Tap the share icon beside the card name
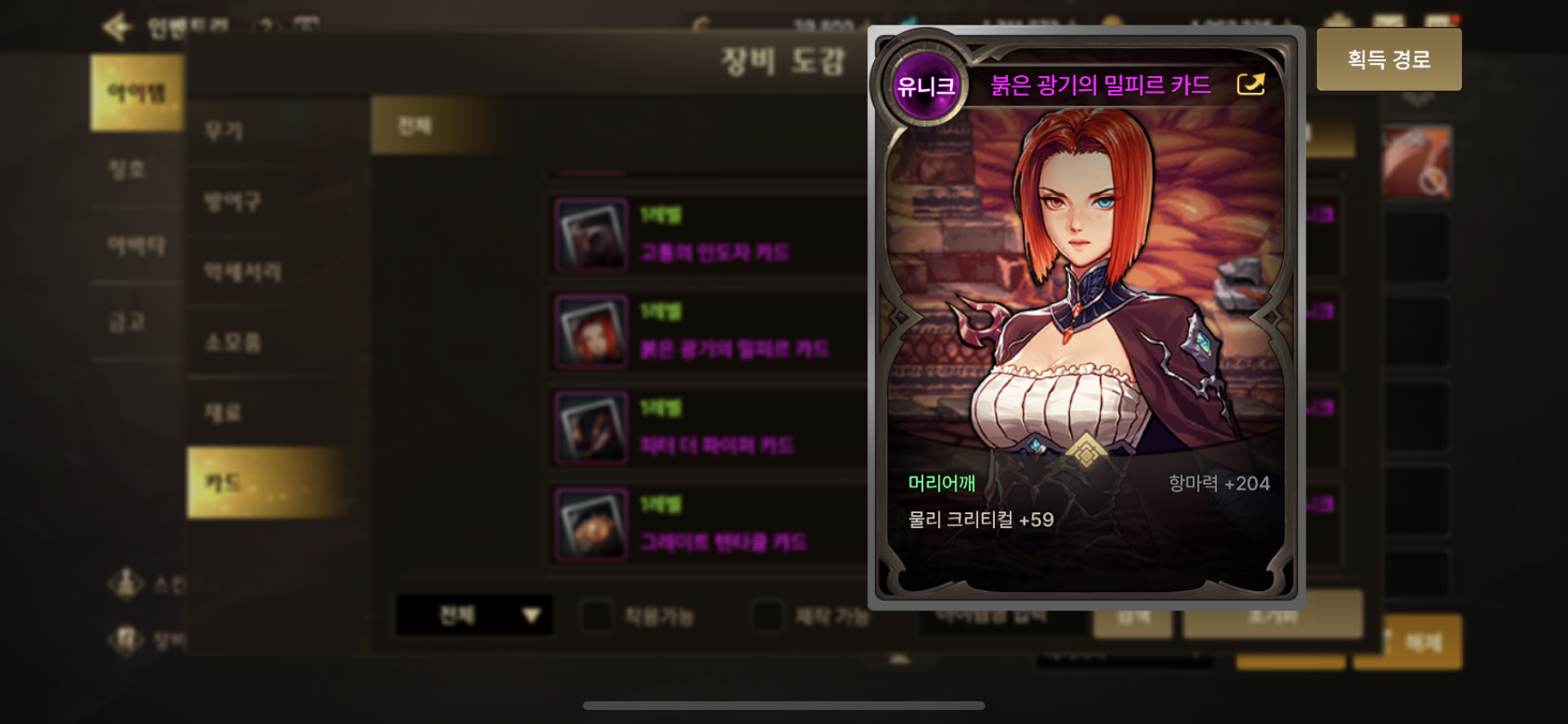1568x724 pixels. [x=1250, y=84]
